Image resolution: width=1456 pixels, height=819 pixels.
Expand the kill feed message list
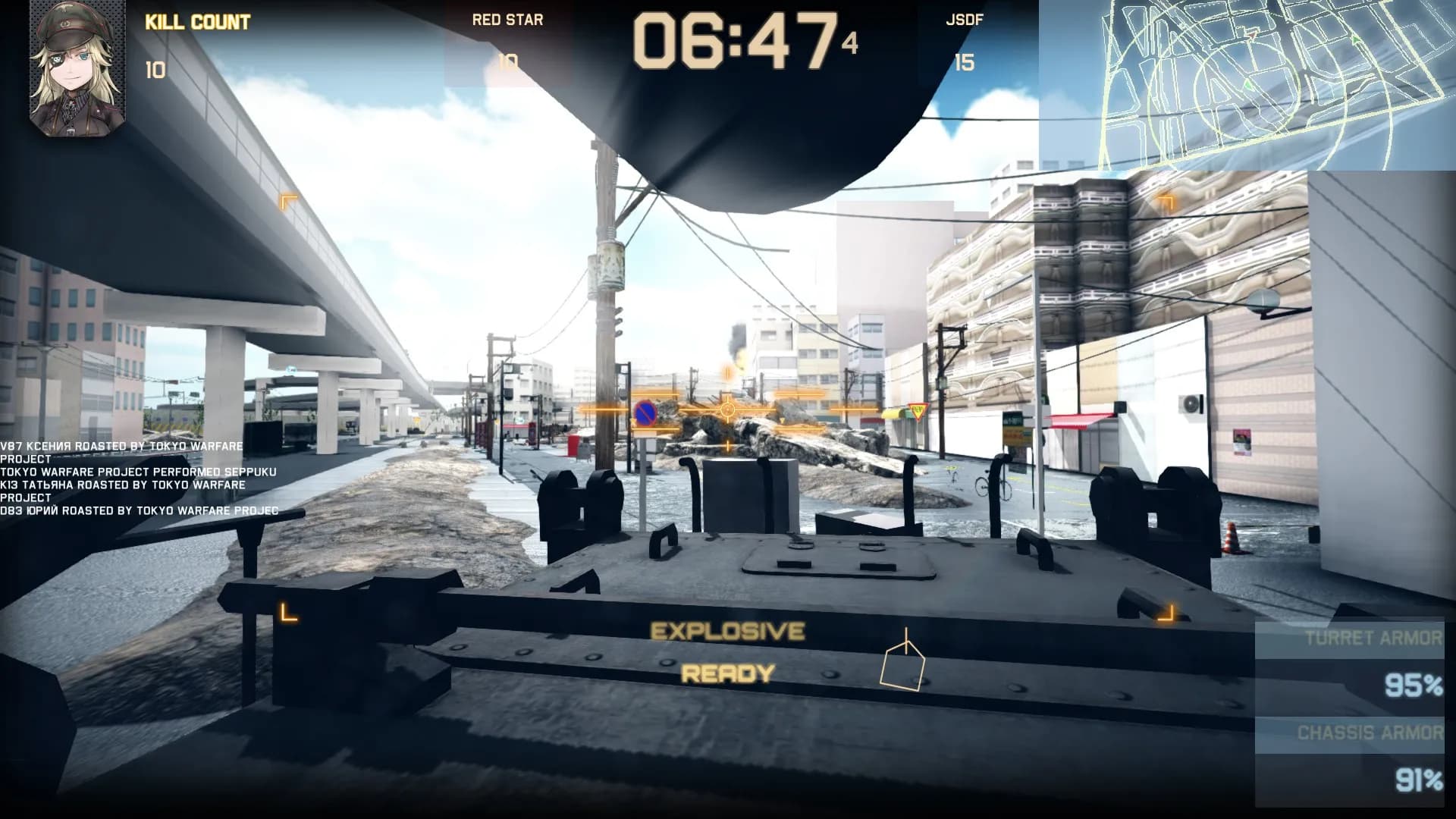[x=136, y=474]
